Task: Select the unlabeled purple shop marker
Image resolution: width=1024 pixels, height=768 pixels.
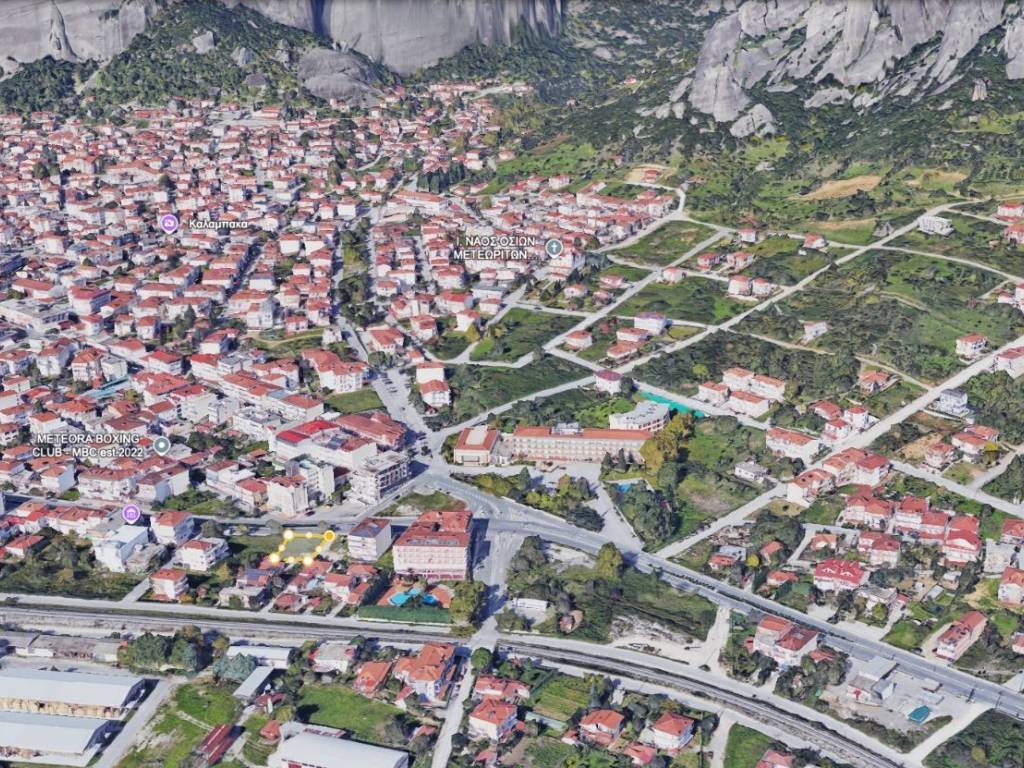Action: pyautogui.click(x=131, y=514)
